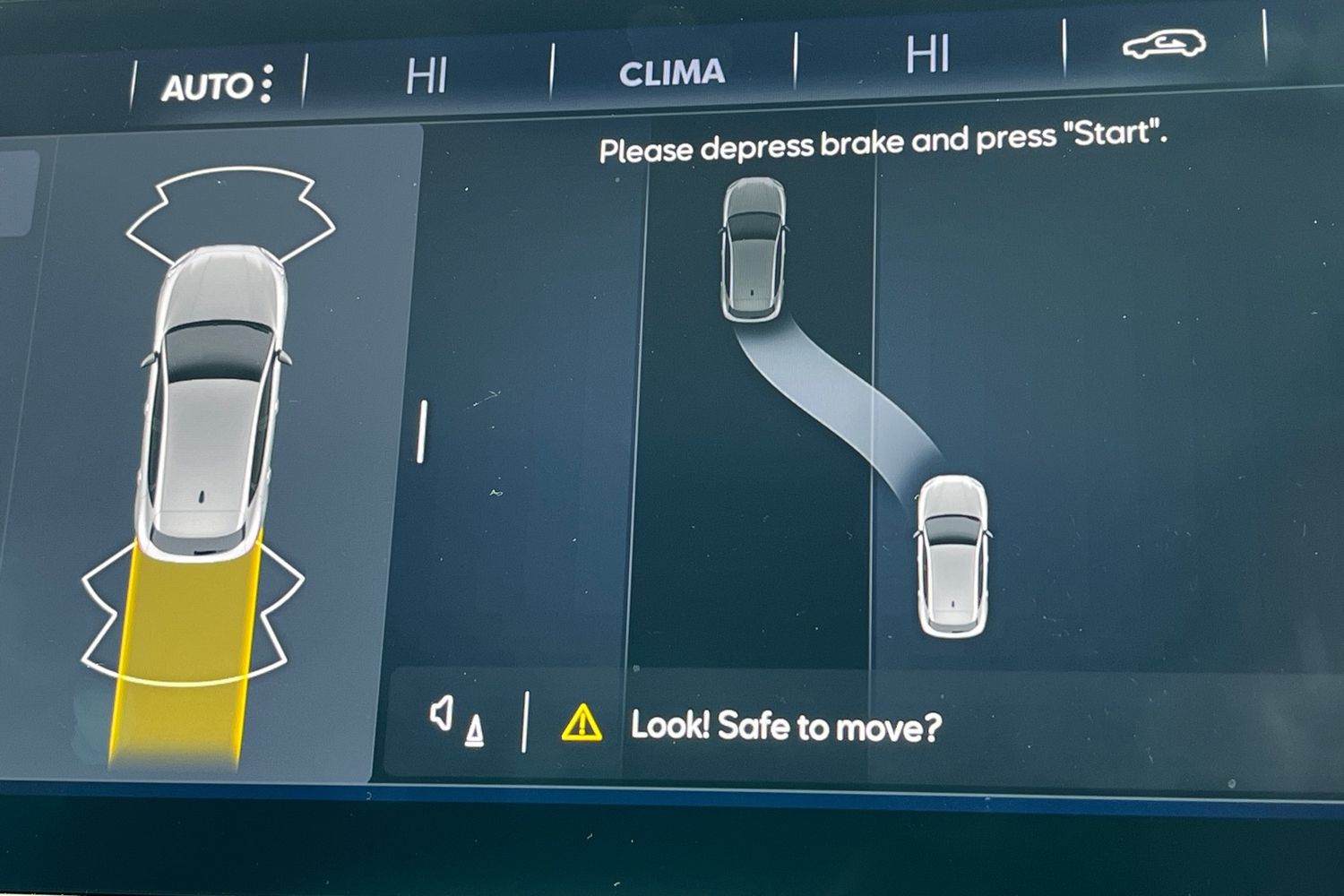Select the HI temperature beside AUTO
This screenshot has width=1344, height=896.
[x=426, y=76]
